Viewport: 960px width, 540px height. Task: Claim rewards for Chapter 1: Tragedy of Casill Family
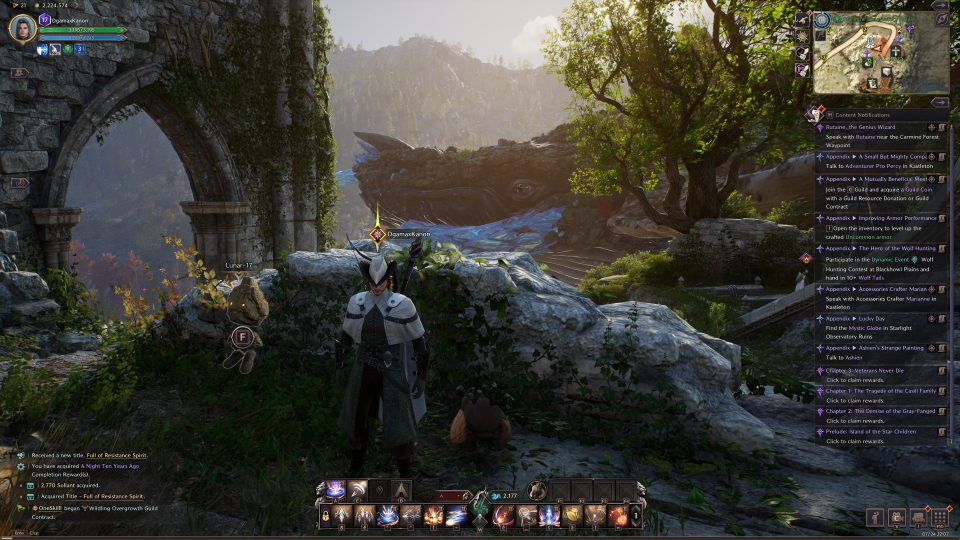tap(878, 391)
